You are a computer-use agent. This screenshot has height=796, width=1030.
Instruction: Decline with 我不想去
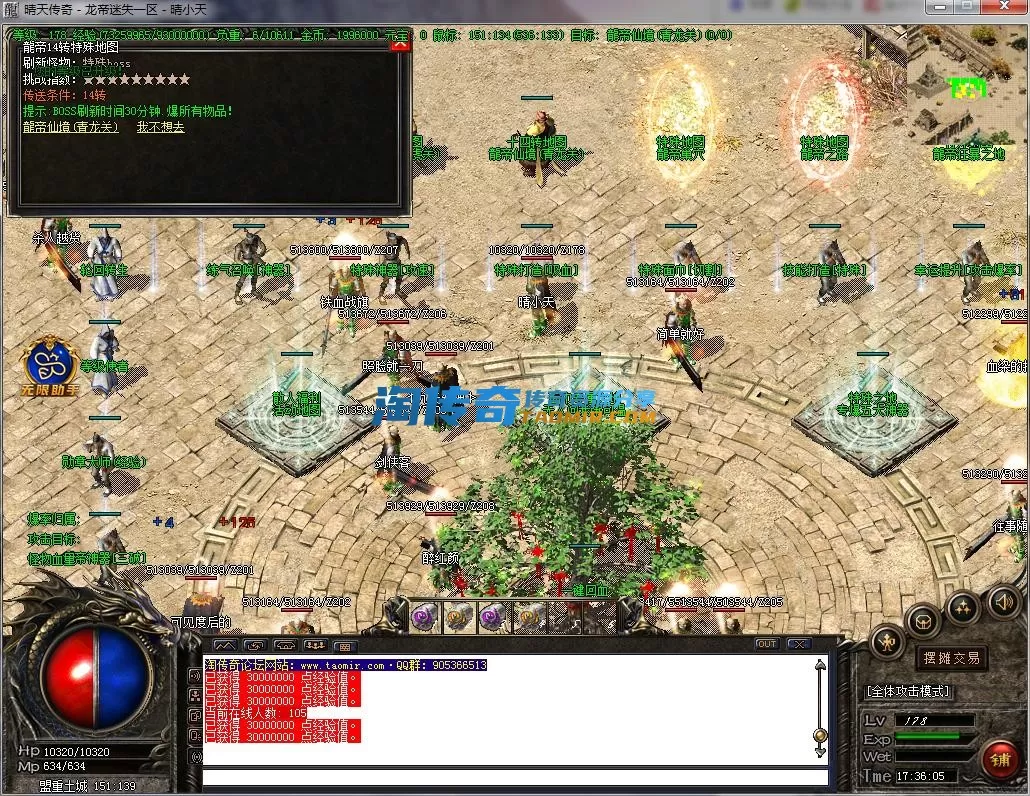tap(160, 127)
